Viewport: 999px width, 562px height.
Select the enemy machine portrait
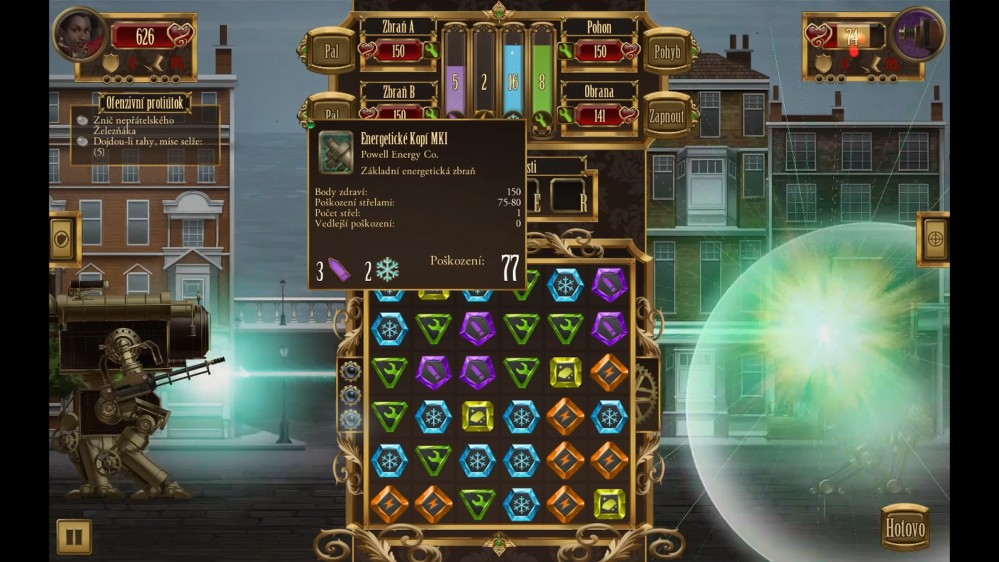click(x=918, y=35)
